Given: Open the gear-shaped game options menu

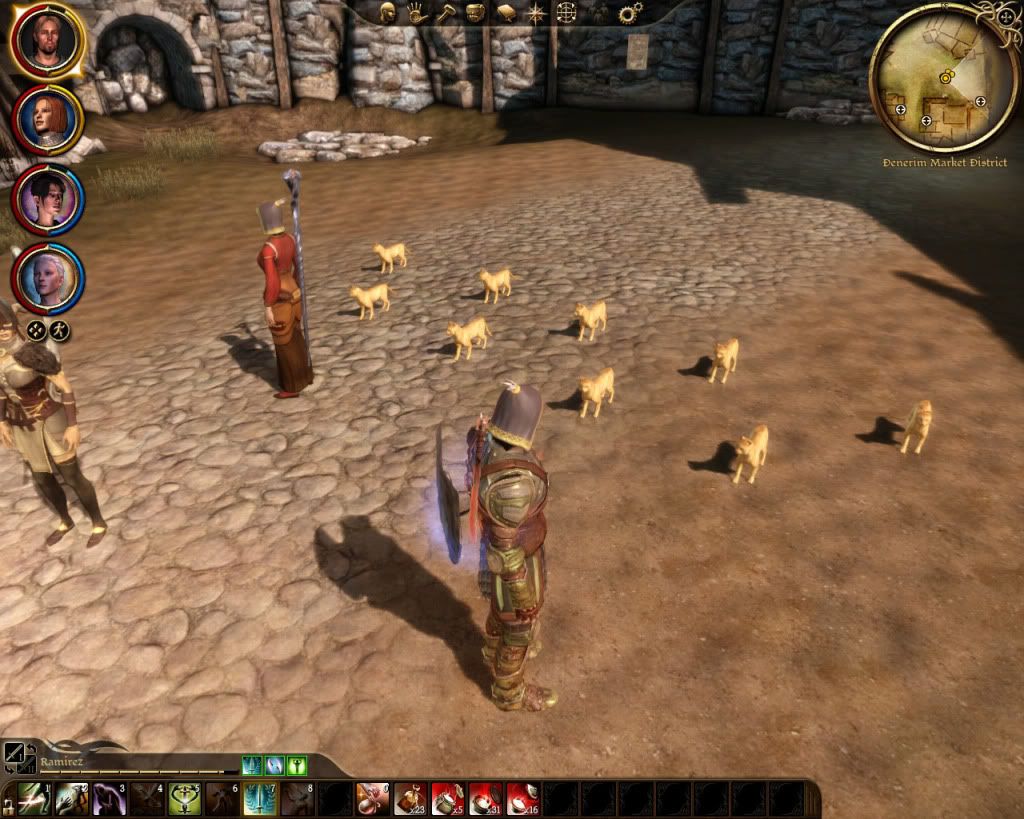Looking at the screenshot, I should point(629,13).
